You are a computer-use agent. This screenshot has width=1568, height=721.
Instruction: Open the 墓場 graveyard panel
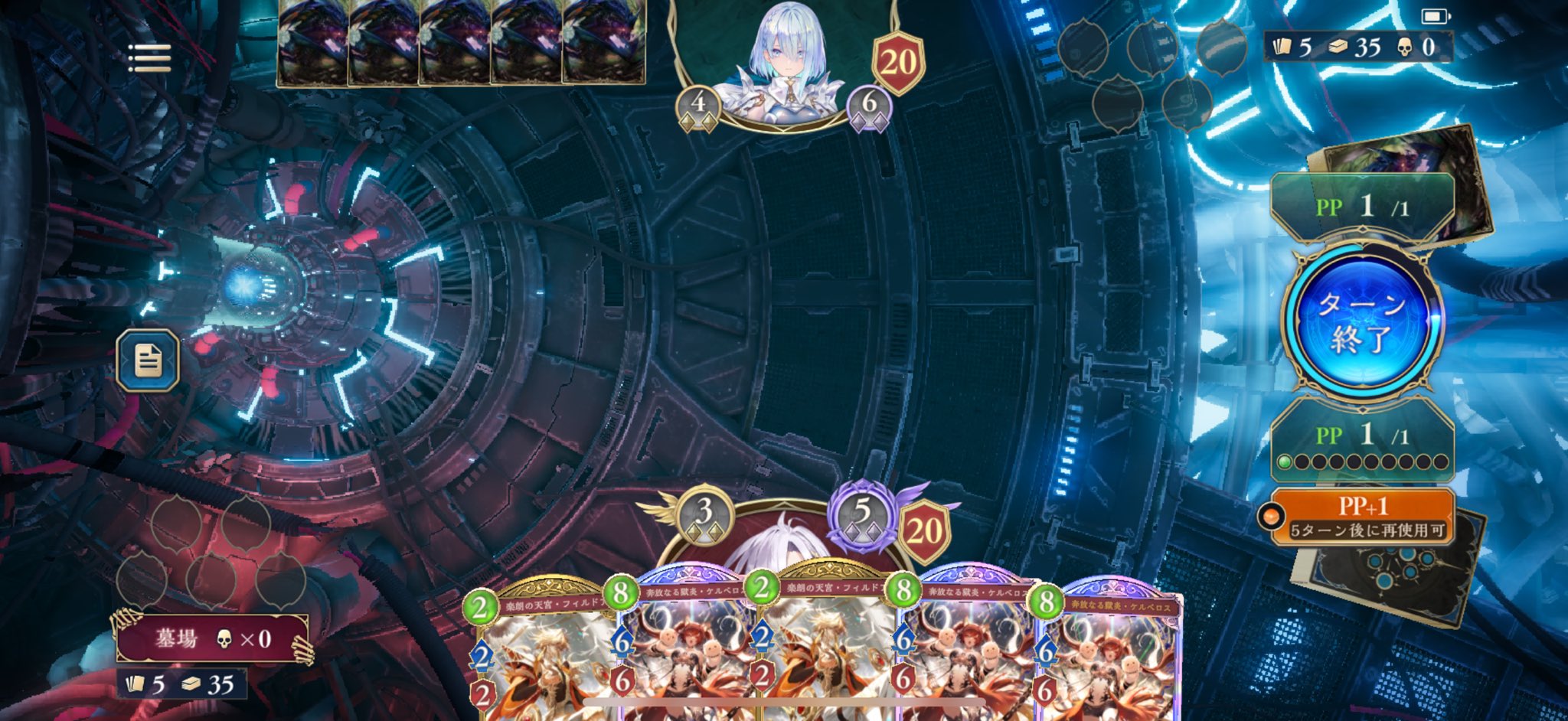212,638
